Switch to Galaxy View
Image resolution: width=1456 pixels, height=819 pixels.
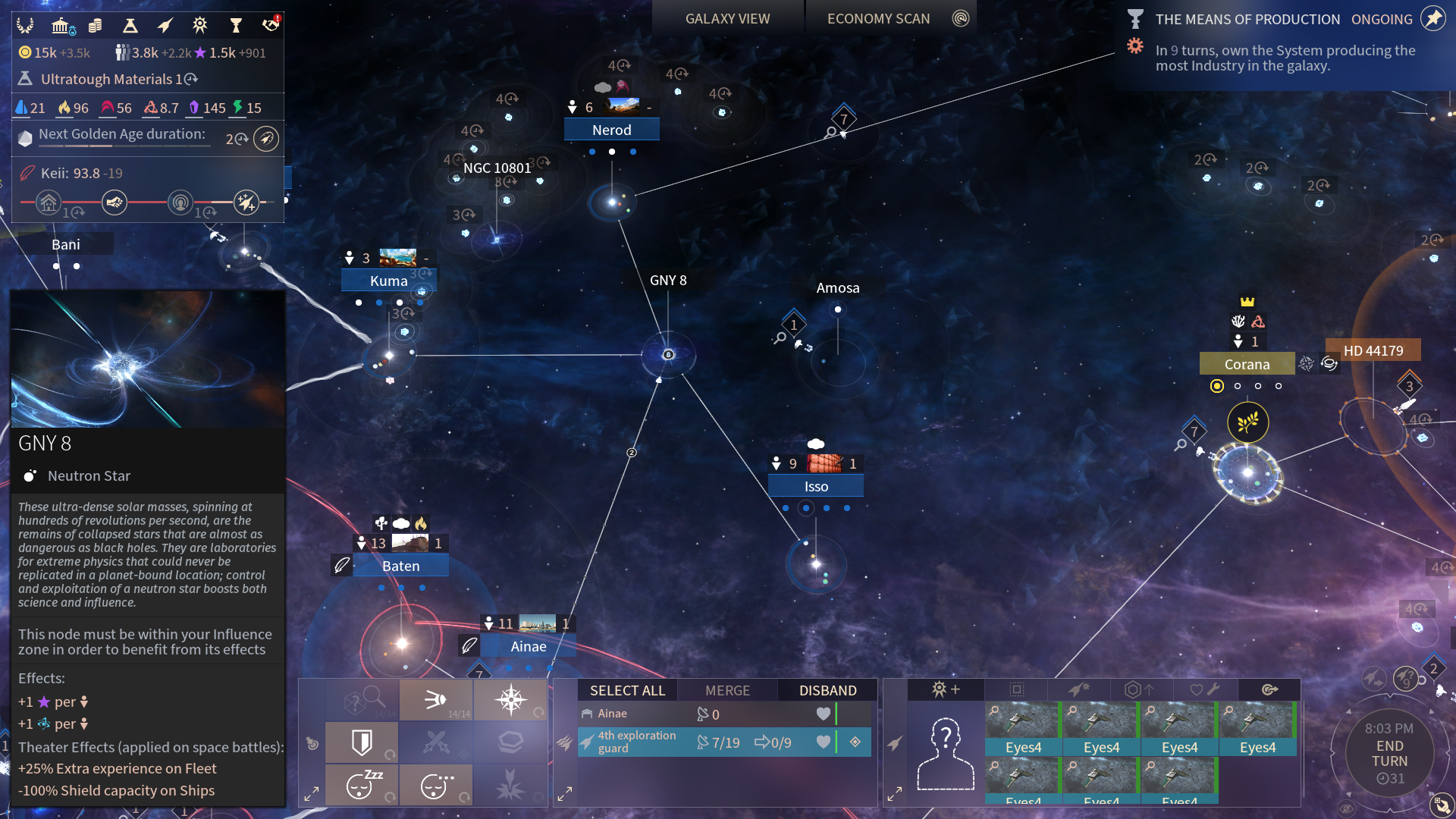pos(727,19)
